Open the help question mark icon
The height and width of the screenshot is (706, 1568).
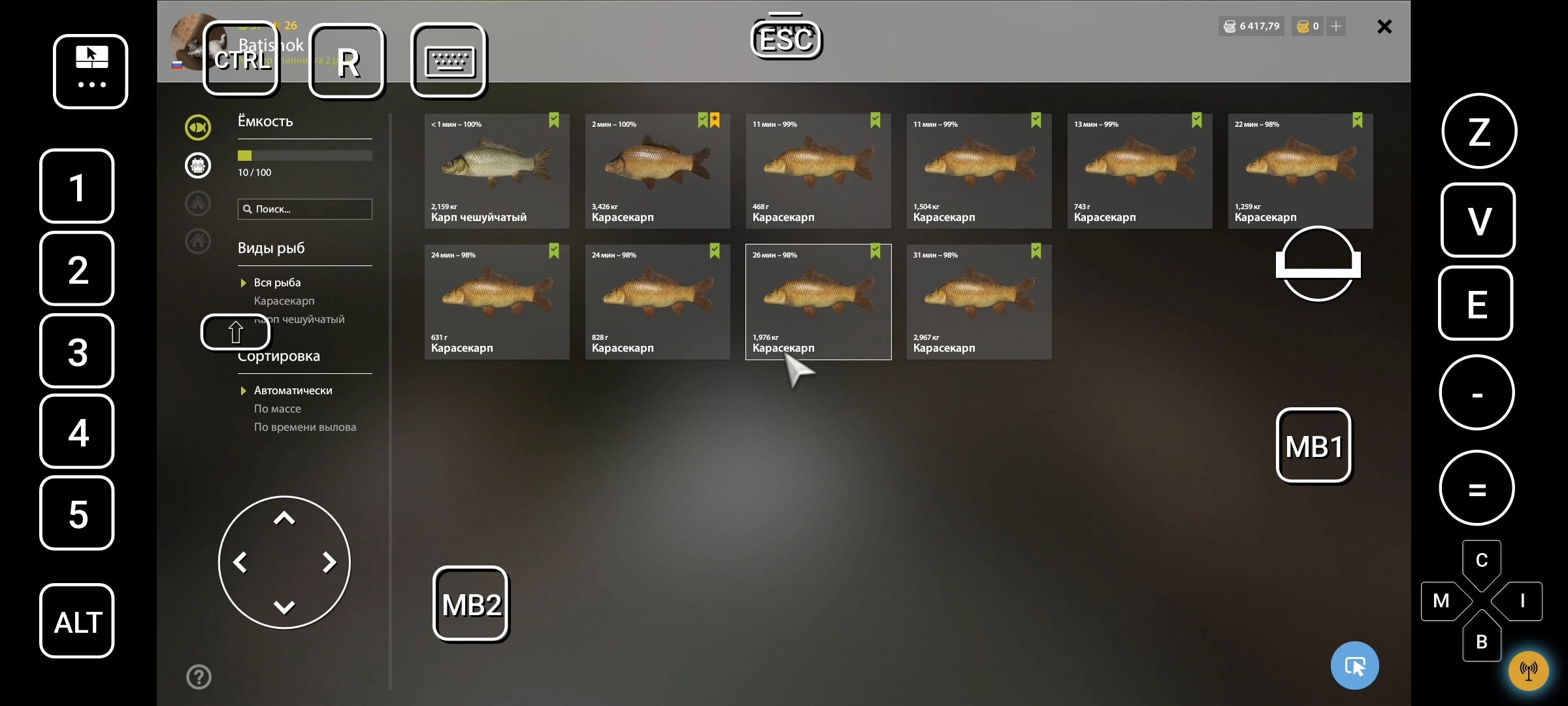pos(199,677)
